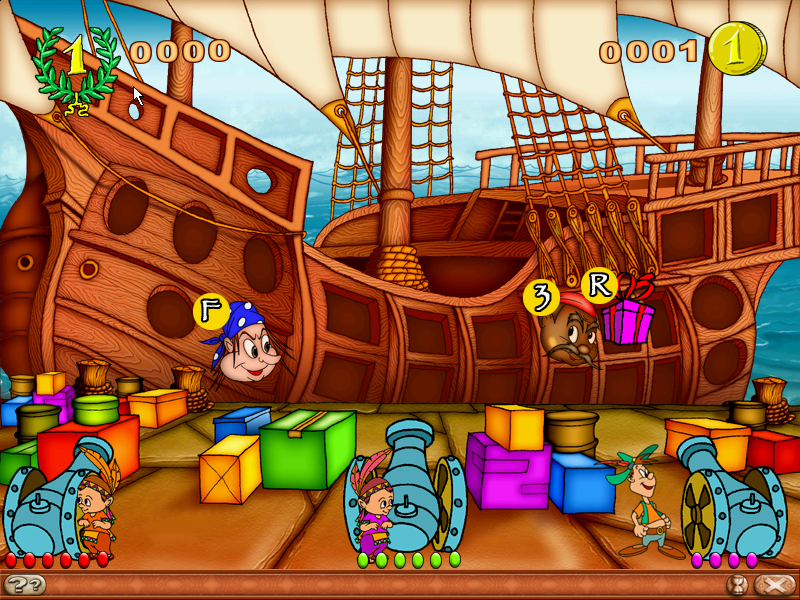
Task: Close the game with the X button
Action: click(773, 585)
